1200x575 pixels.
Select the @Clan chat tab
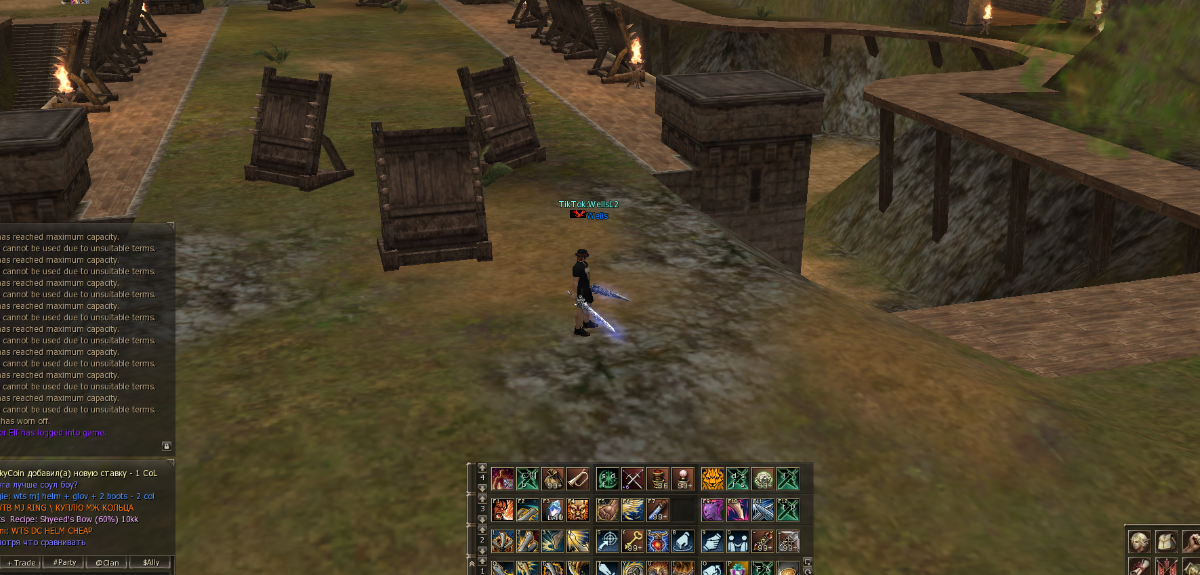pyautogui.click(x=108, y=563)
